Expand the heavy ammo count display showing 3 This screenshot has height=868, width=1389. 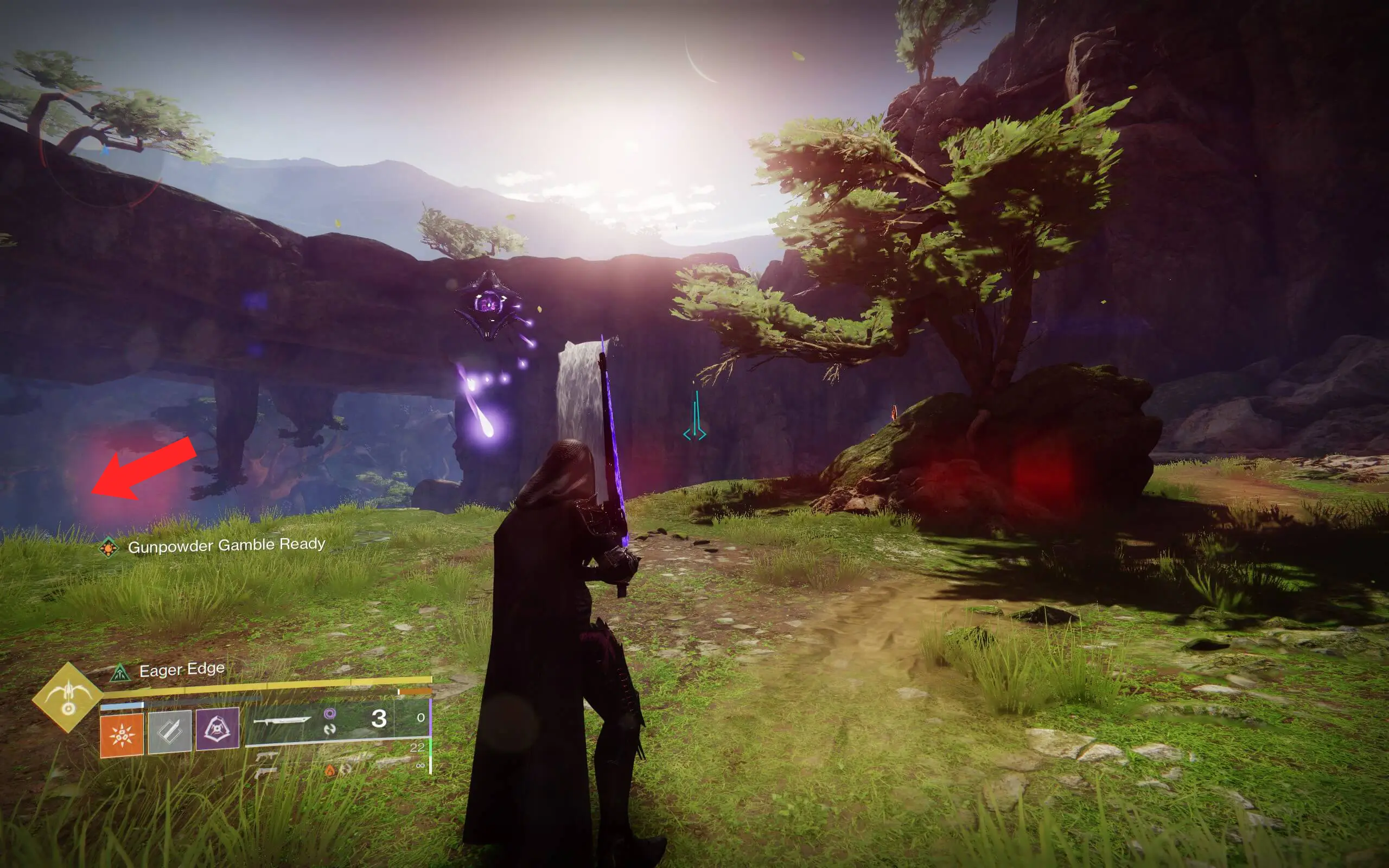tap(379, 719)
